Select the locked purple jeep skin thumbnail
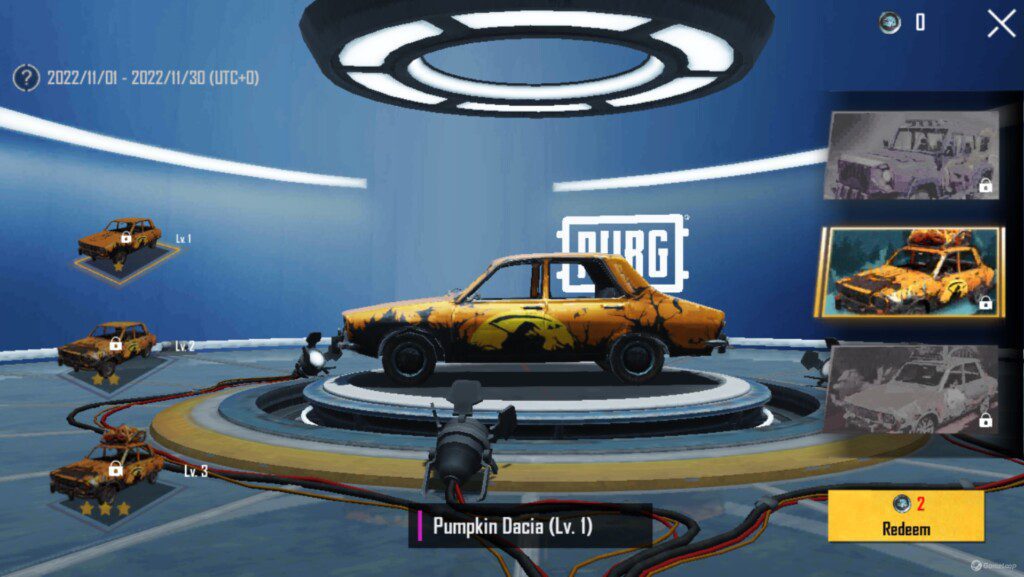The image size is (1024, 577). tap(911, 156)
